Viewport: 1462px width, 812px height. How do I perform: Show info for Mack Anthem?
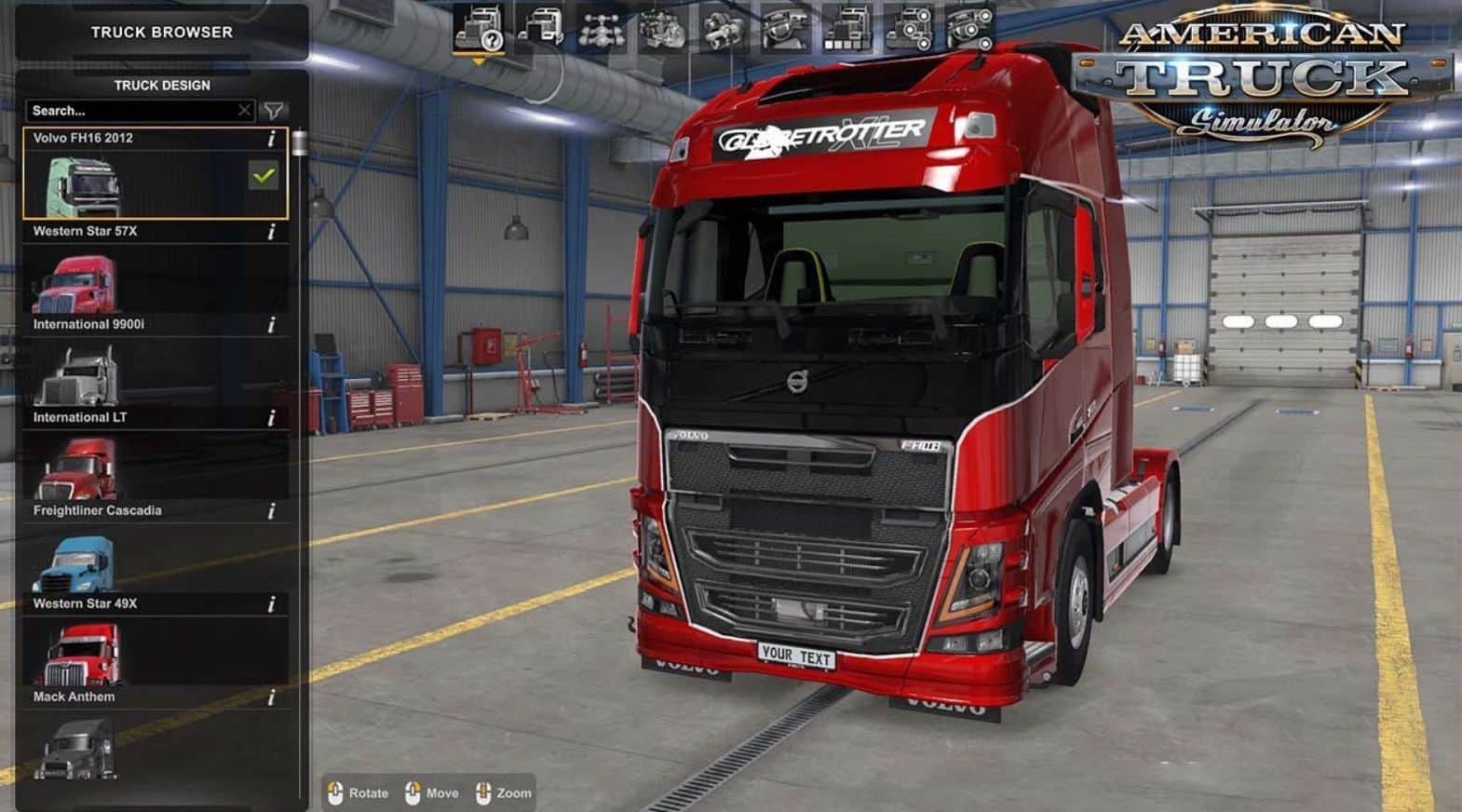271,697
